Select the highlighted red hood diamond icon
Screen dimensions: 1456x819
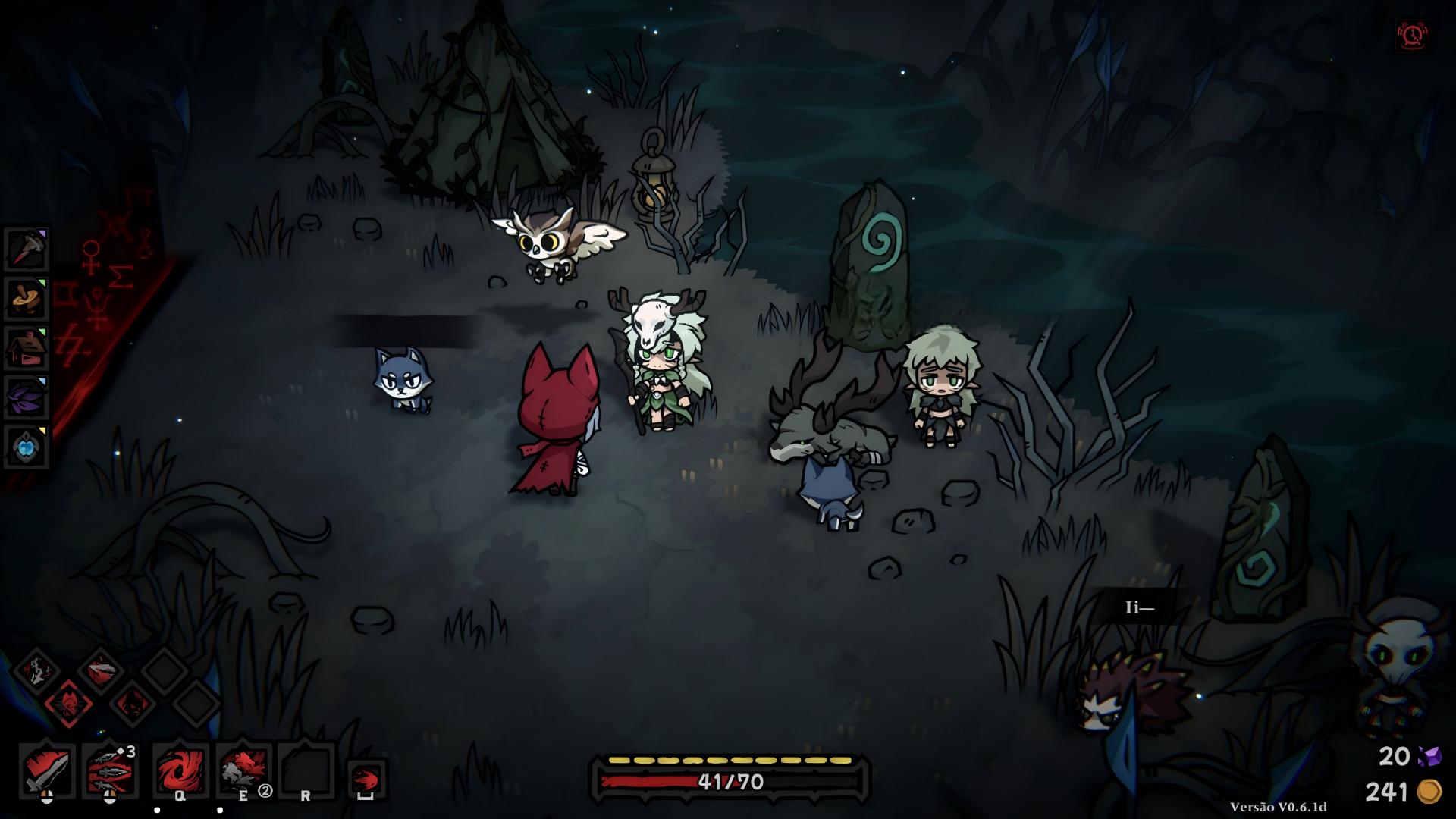[x=69, y=704]
